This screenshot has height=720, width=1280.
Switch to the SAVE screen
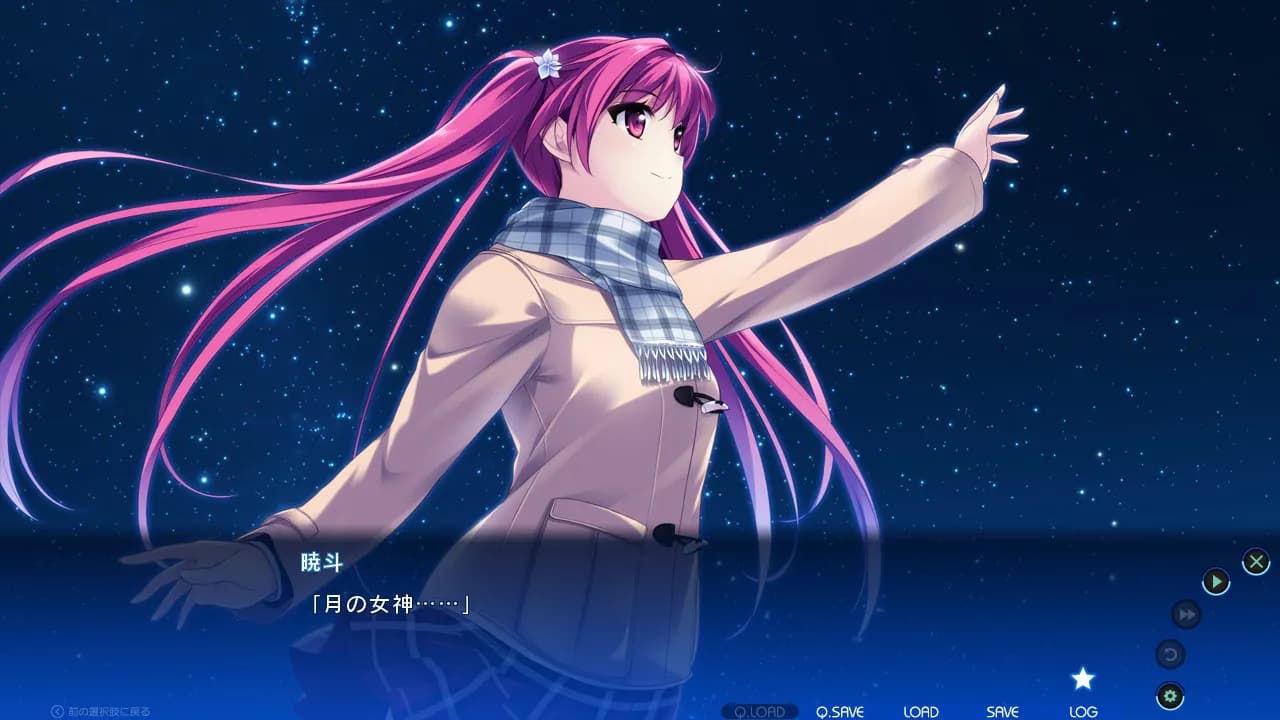pos(1001,712)
